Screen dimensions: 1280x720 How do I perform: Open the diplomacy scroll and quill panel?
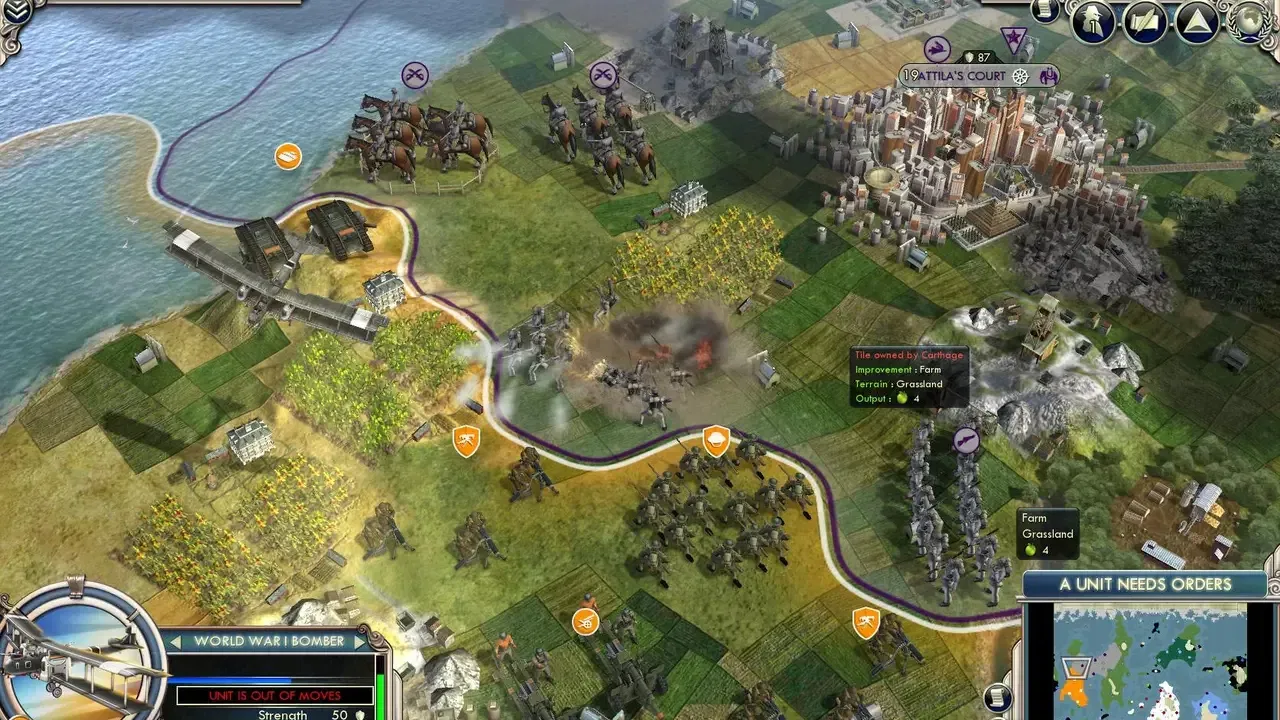[x=1145, y=22]
